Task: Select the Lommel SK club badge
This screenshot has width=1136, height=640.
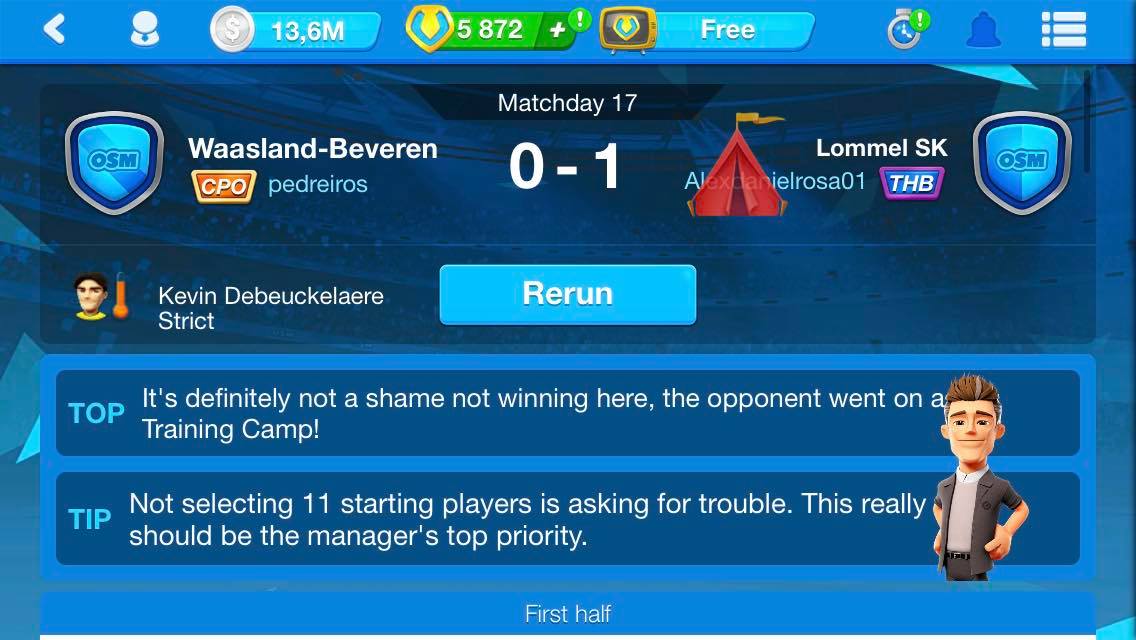Action: point(1022,162)
